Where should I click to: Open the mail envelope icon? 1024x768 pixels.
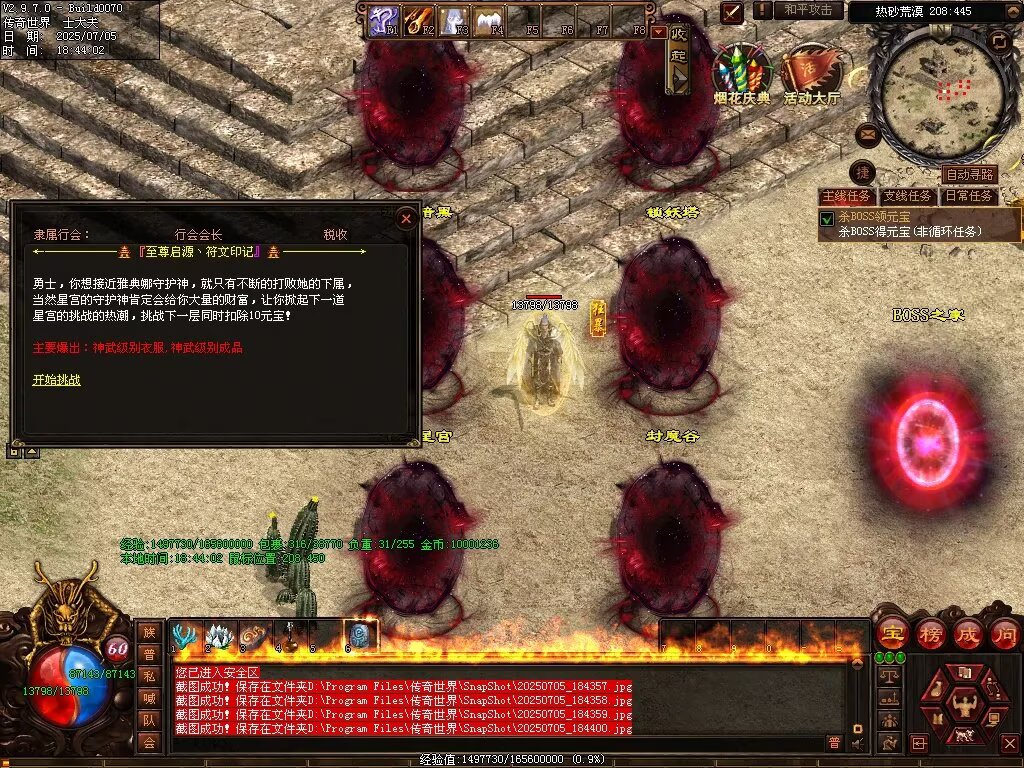tap(867, 133)
